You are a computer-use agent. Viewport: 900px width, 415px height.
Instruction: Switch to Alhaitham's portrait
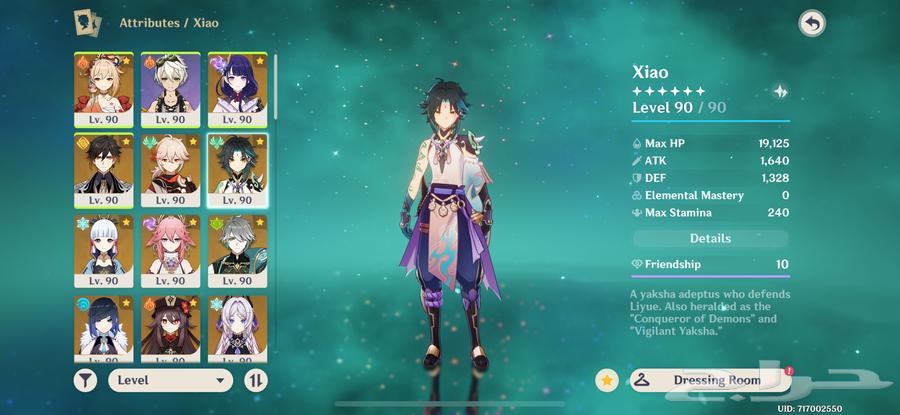[x=237, y=250]
